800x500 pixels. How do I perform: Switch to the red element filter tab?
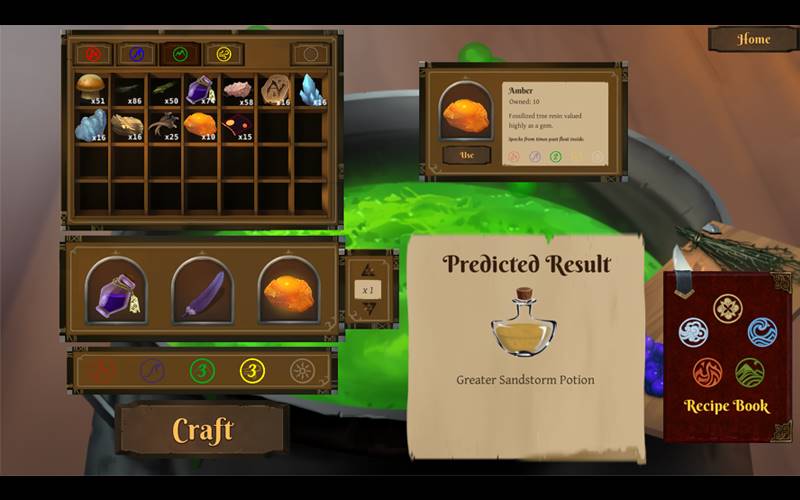tap(93, 54)
